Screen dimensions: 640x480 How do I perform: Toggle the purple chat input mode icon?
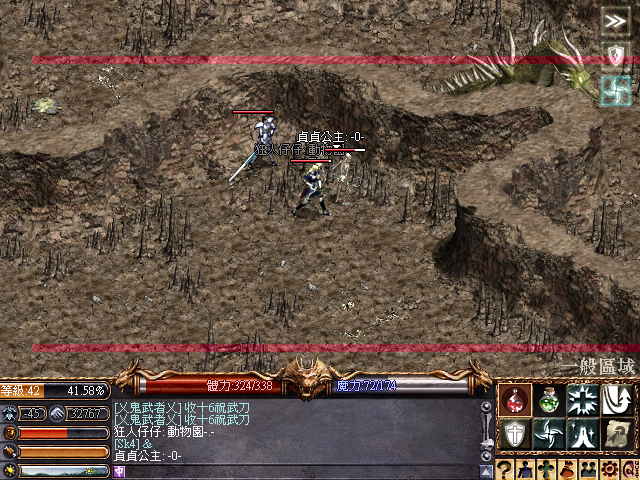[119, 471]
